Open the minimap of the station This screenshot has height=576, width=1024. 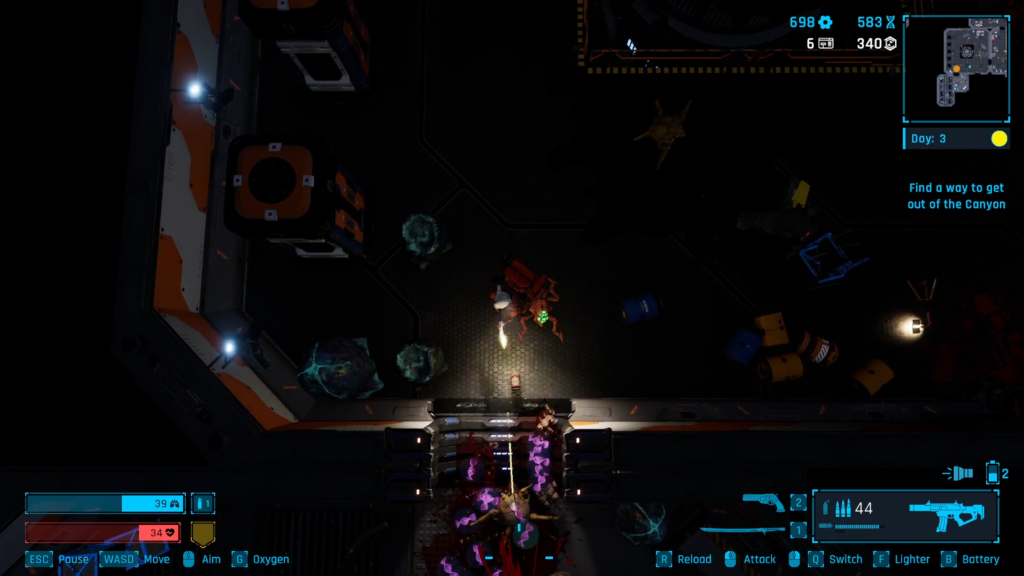pyautogui.click(x=955, y=68)
